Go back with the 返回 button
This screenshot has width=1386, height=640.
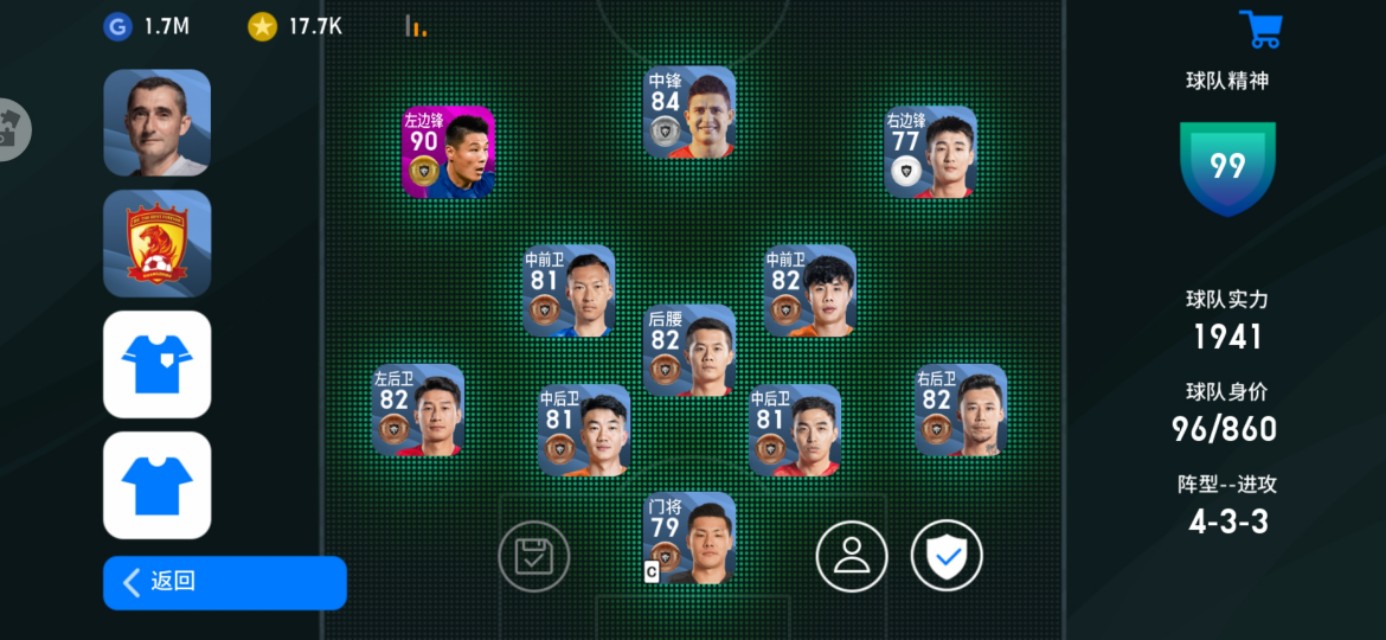pyautogui.click(x=224, y=583)
